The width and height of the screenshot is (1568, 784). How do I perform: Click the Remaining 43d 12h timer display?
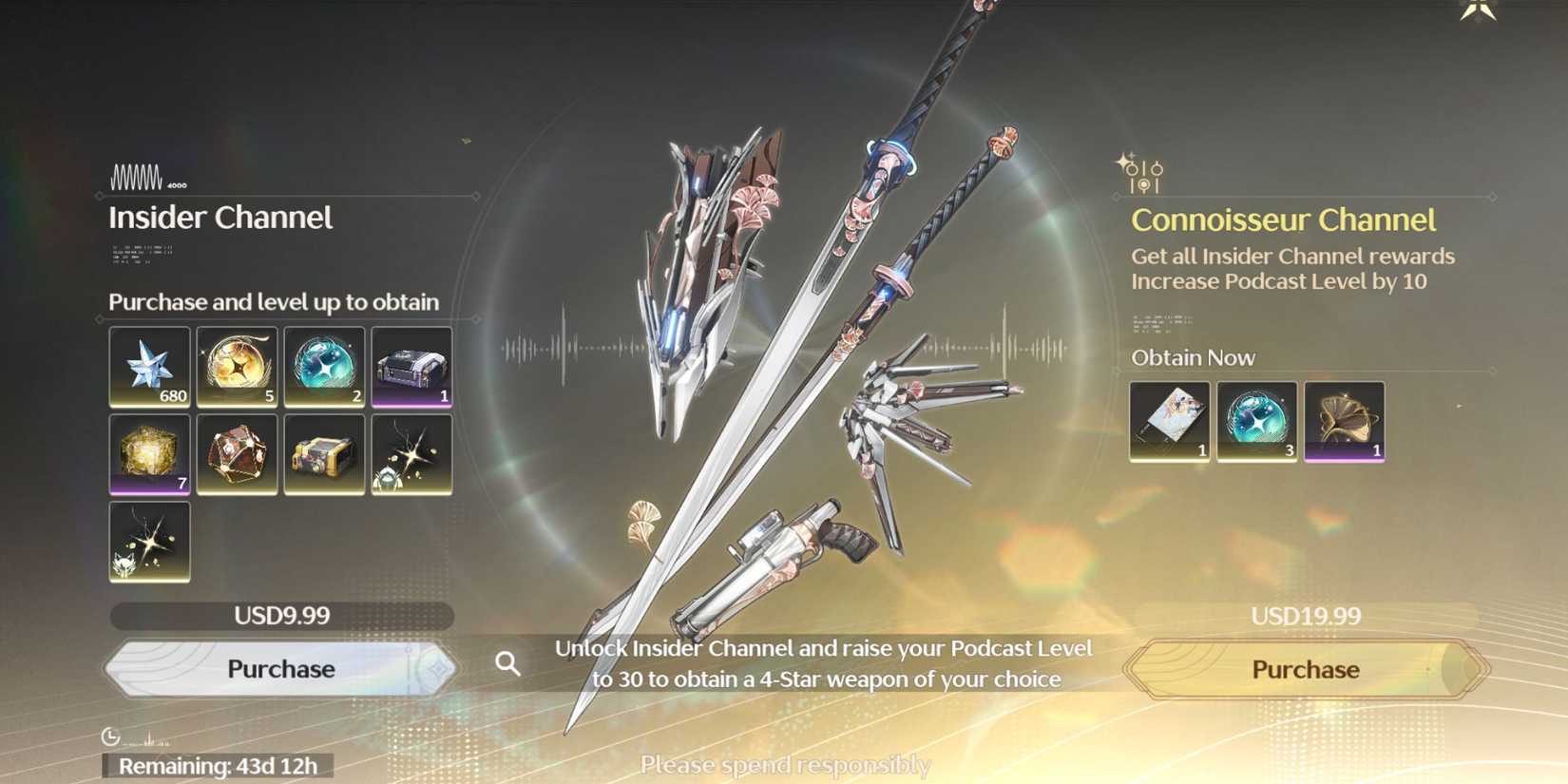[x=217, y=766]
